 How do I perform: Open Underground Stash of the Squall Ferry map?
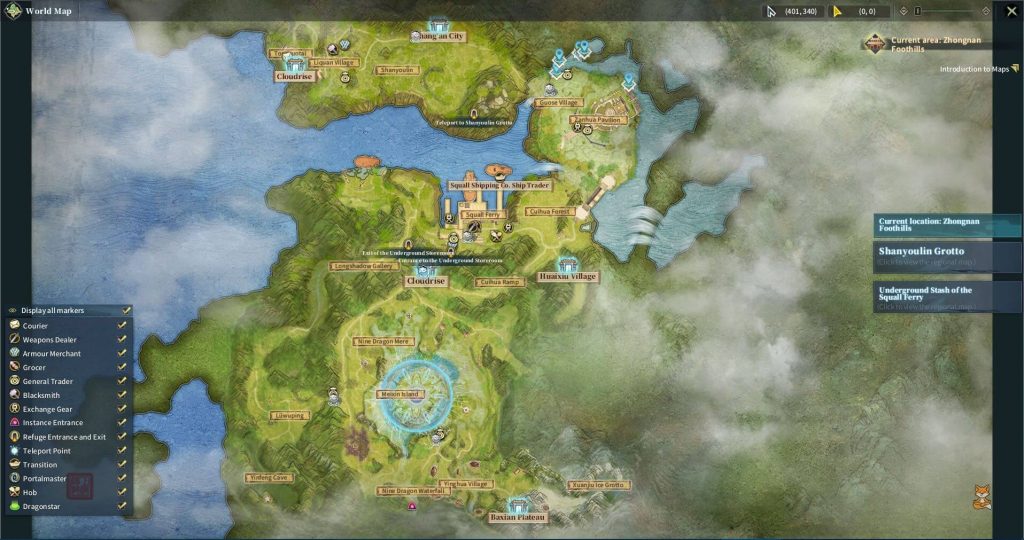tap(946, 297)
